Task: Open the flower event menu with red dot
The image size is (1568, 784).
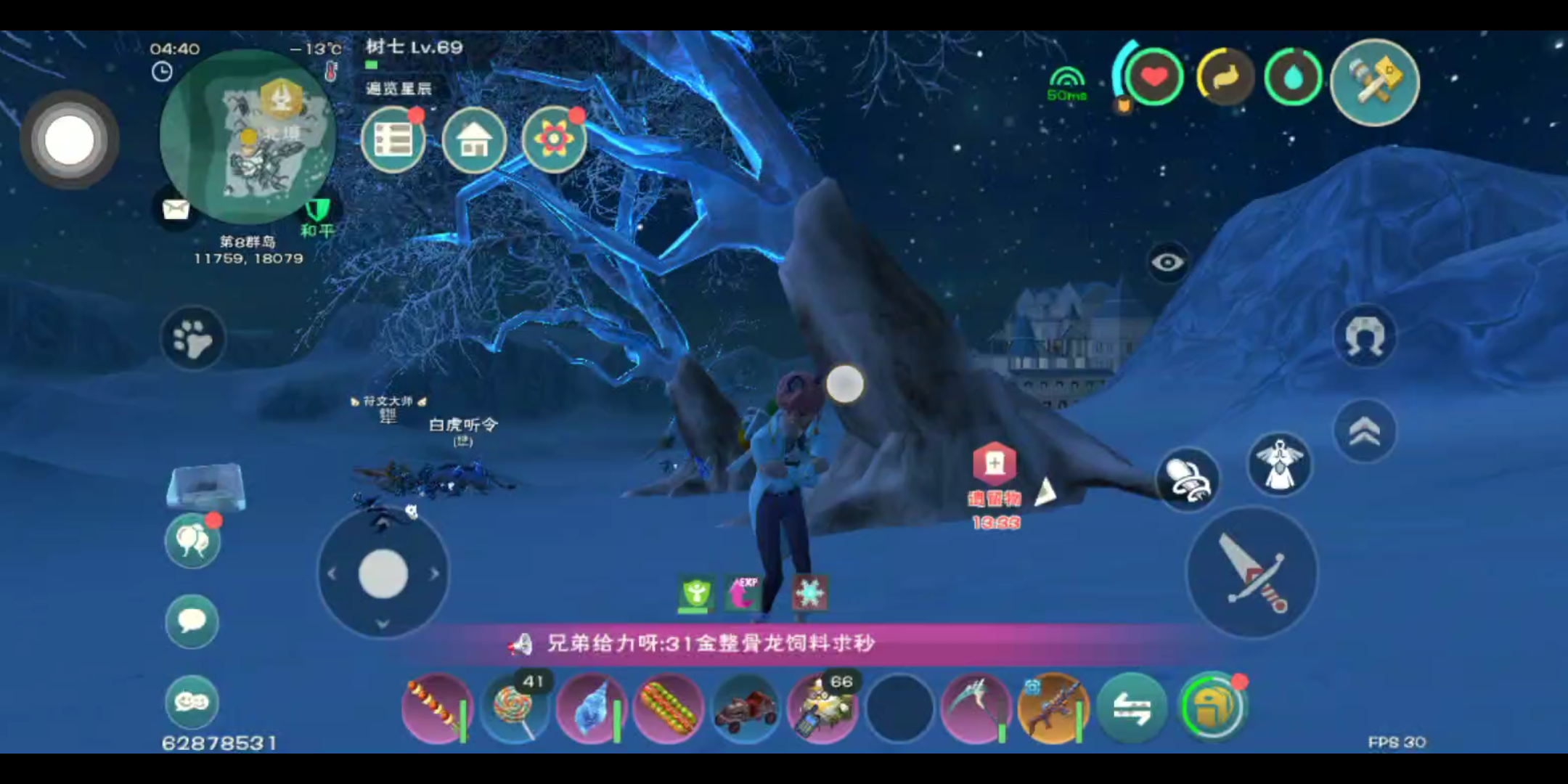Action: [554, 139]
